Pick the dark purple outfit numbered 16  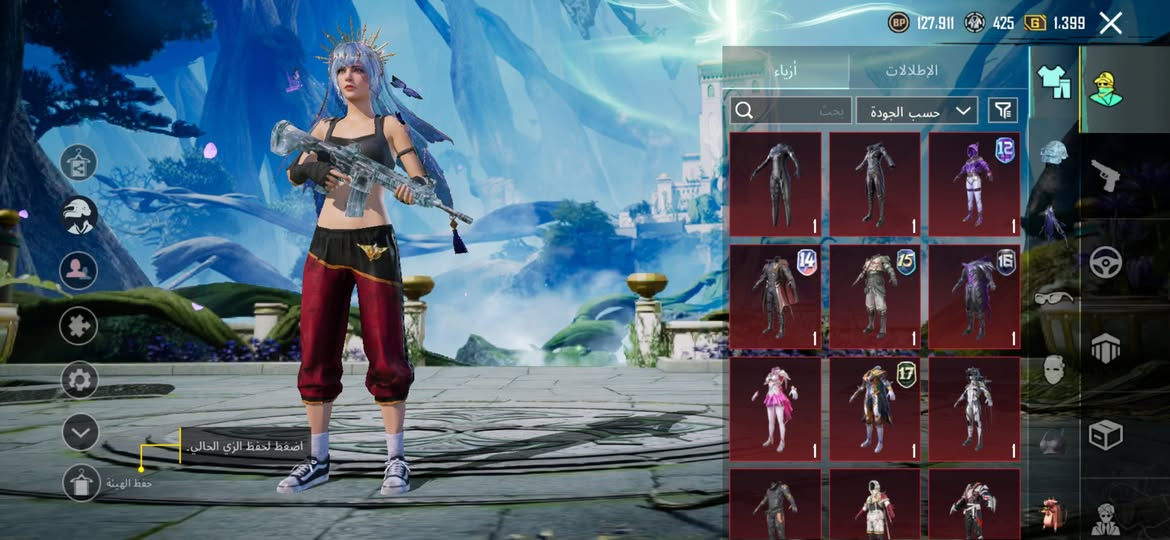pos(974,296)
